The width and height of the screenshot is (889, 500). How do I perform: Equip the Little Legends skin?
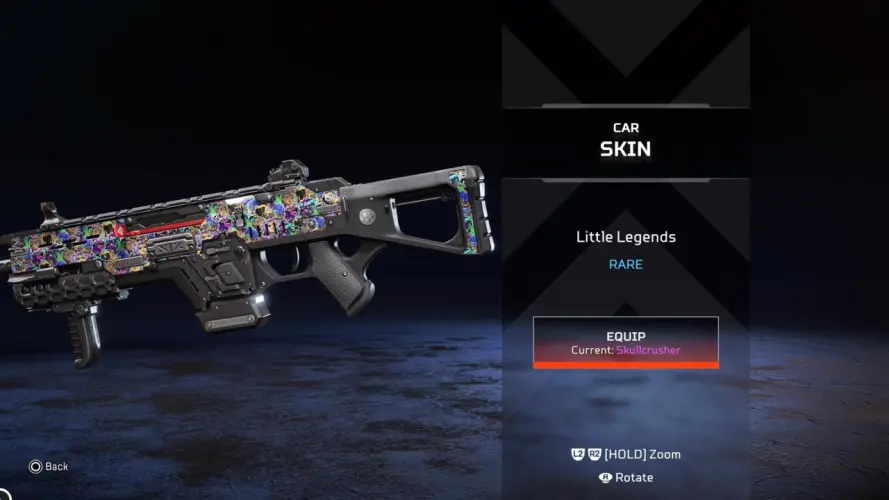coord(625,342)
